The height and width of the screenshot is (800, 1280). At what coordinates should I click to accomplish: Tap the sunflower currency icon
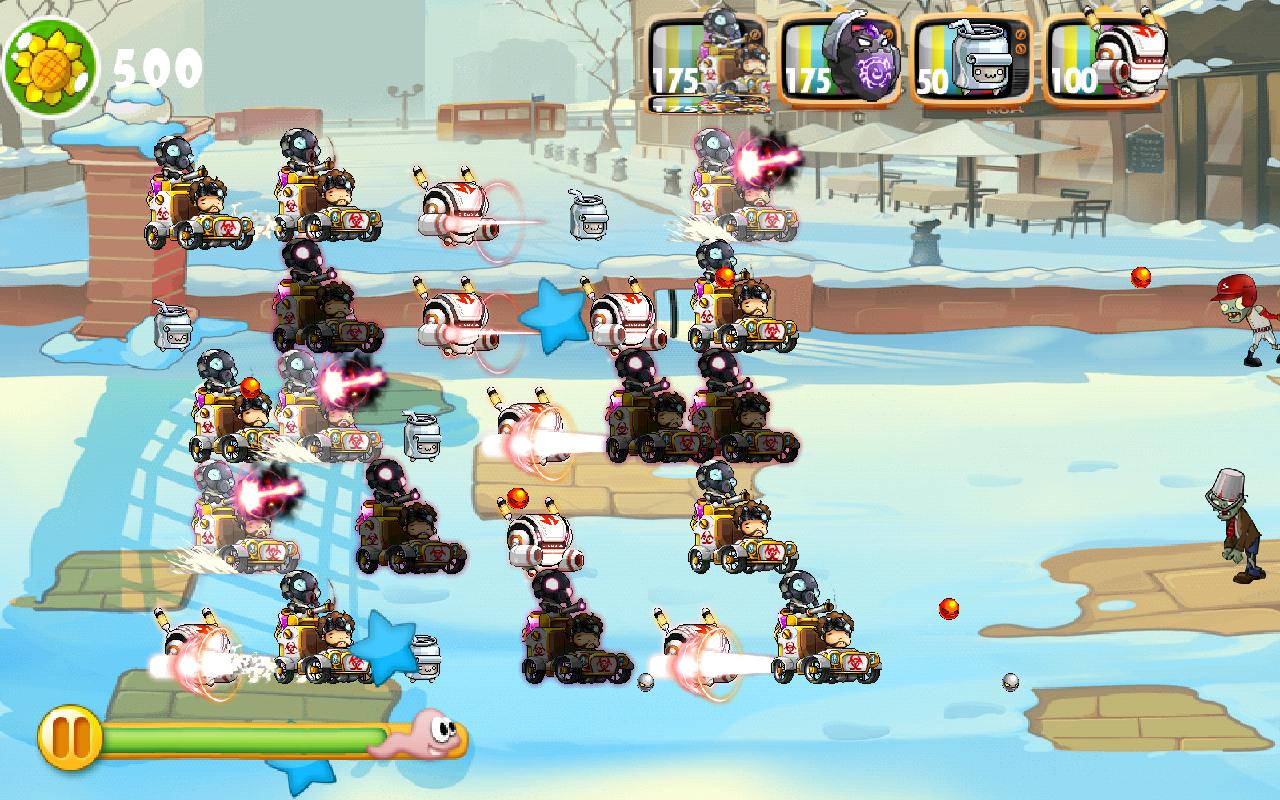coord(50,67)
